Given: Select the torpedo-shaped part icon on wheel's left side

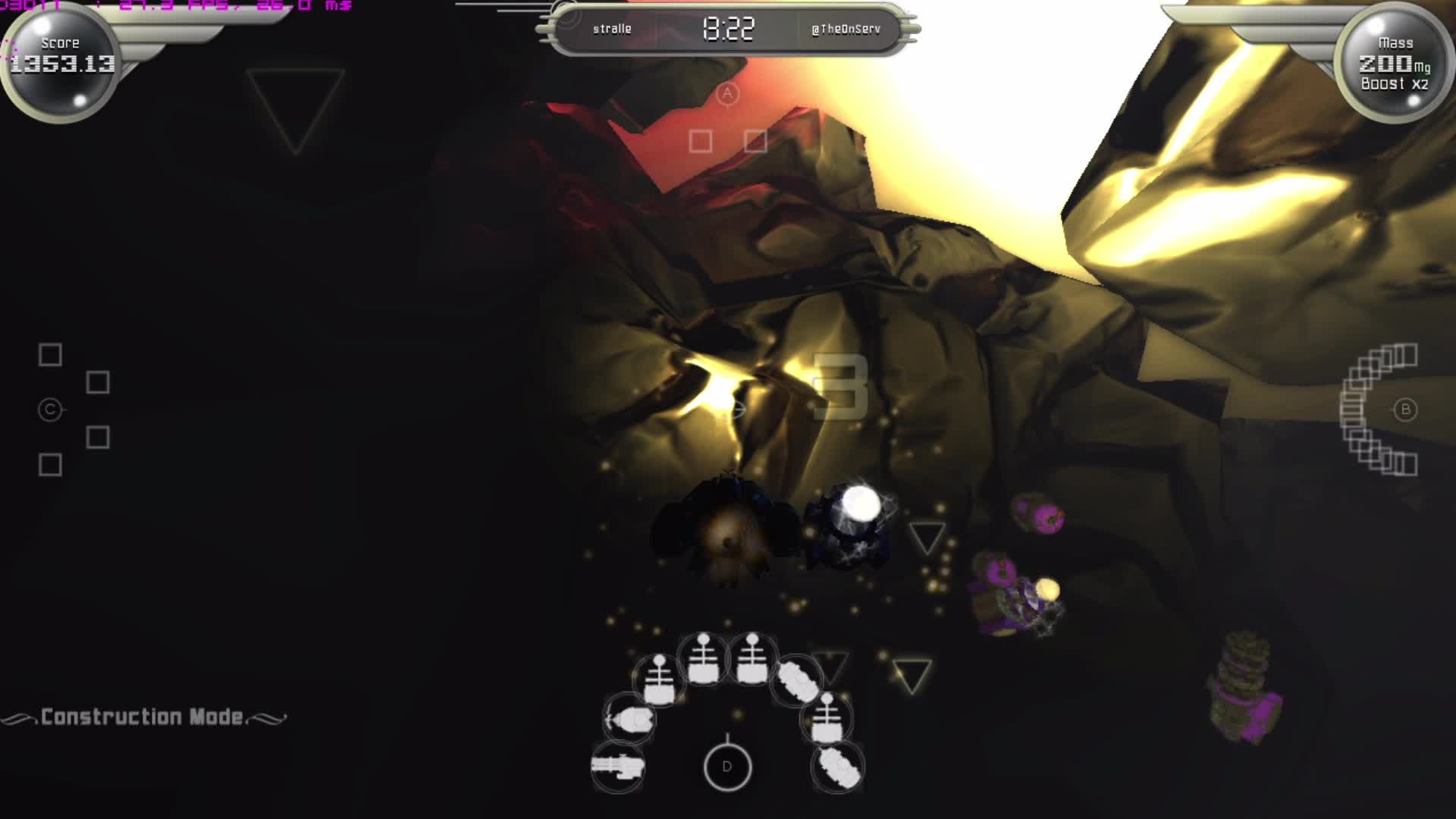Looking at the screenshot, I should (631, 720).
